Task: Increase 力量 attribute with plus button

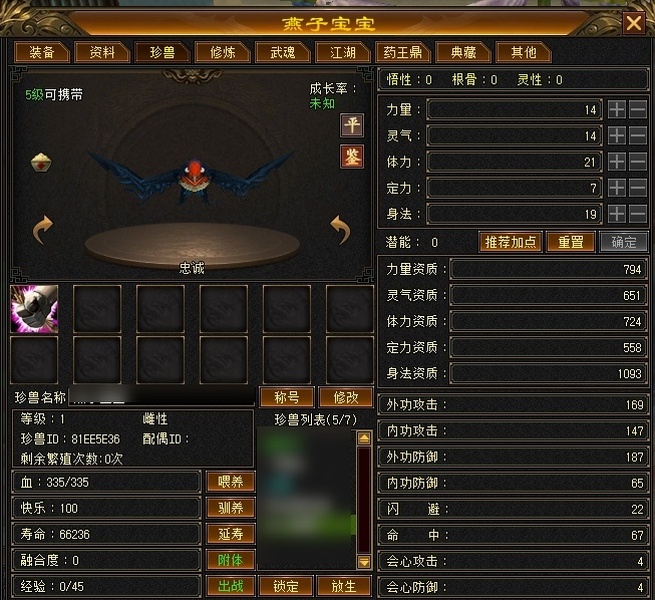Action: tap(617, 109)
